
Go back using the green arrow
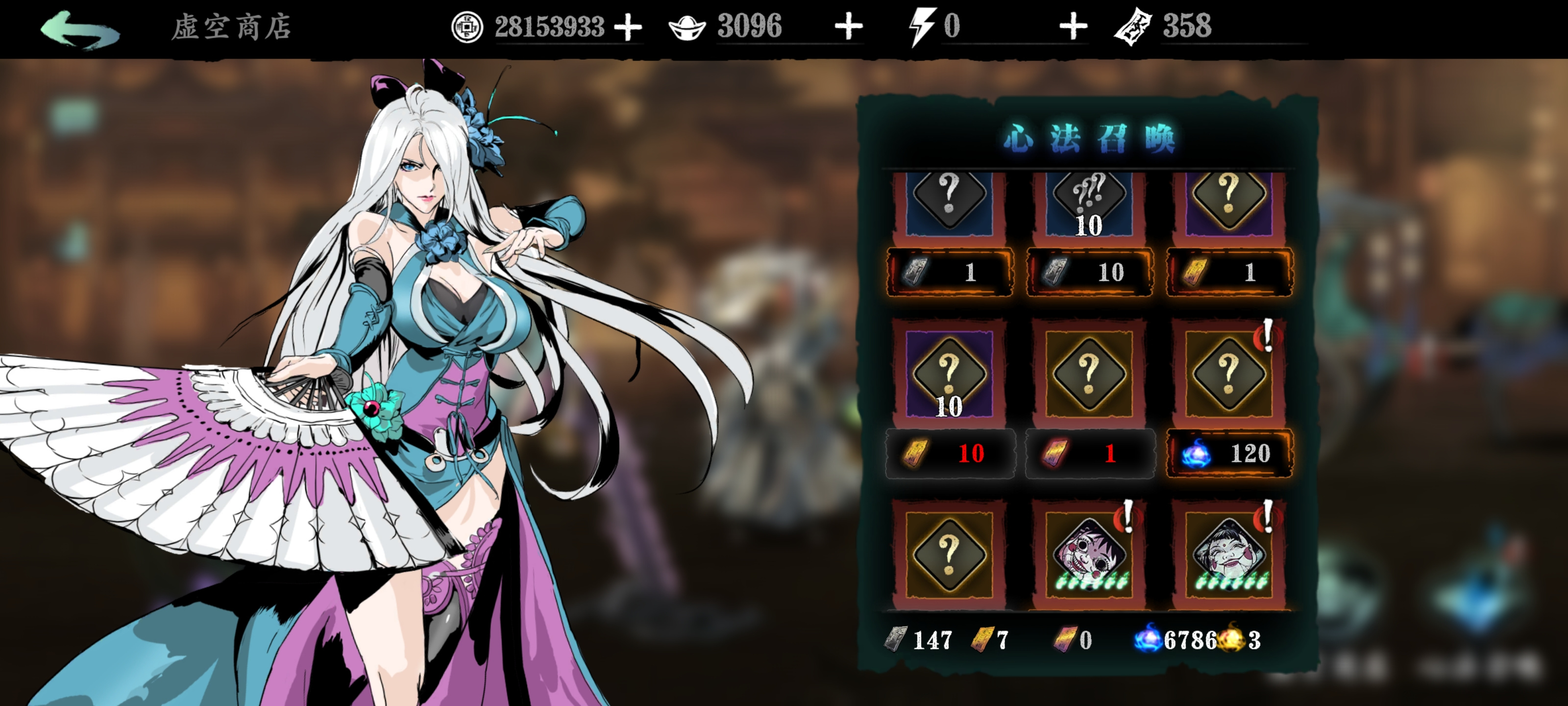tap(80, 28)
